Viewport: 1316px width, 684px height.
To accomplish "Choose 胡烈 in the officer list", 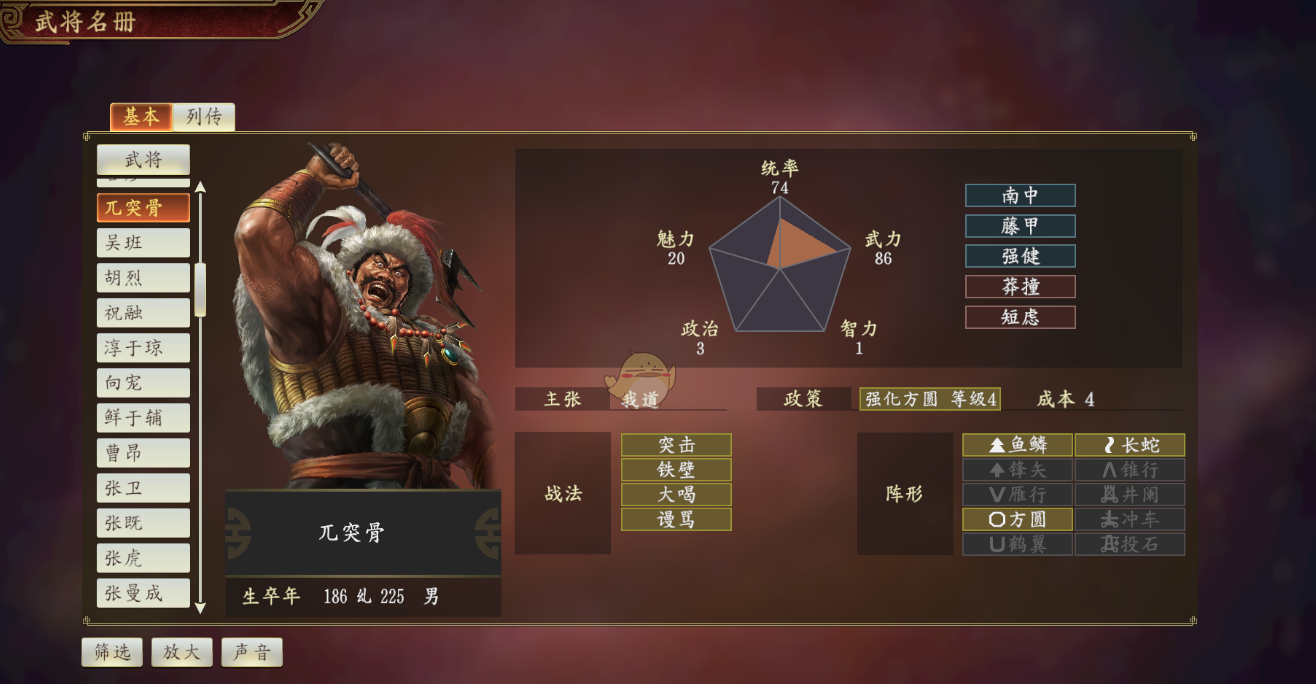I will (x=143, y=278).
